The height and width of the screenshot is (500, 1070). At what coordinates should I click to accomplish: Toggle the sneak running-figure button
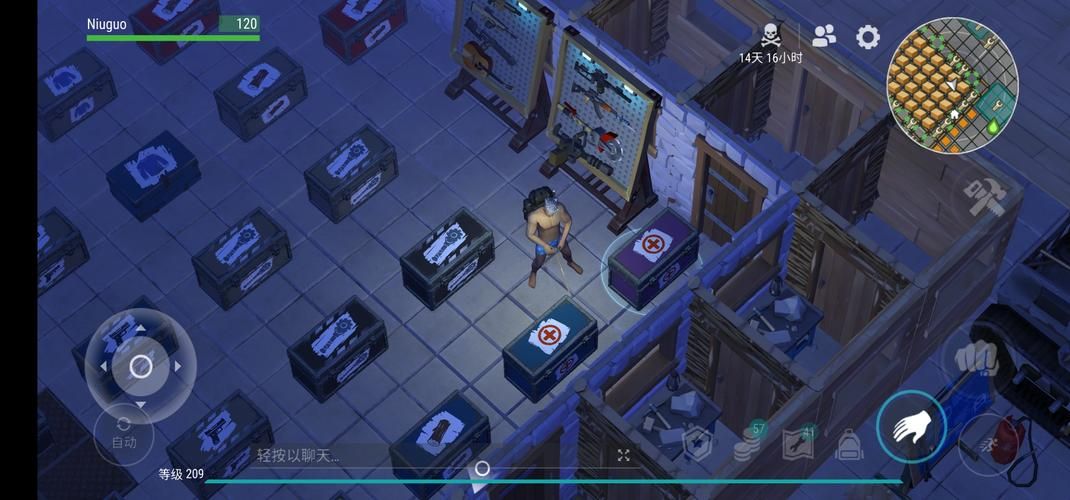coord(990,443)
